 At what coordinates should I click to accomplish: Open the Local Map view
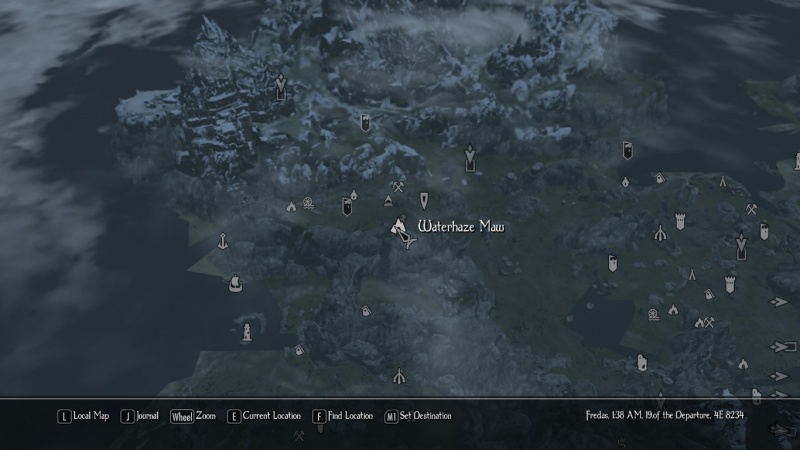(84, 416)
